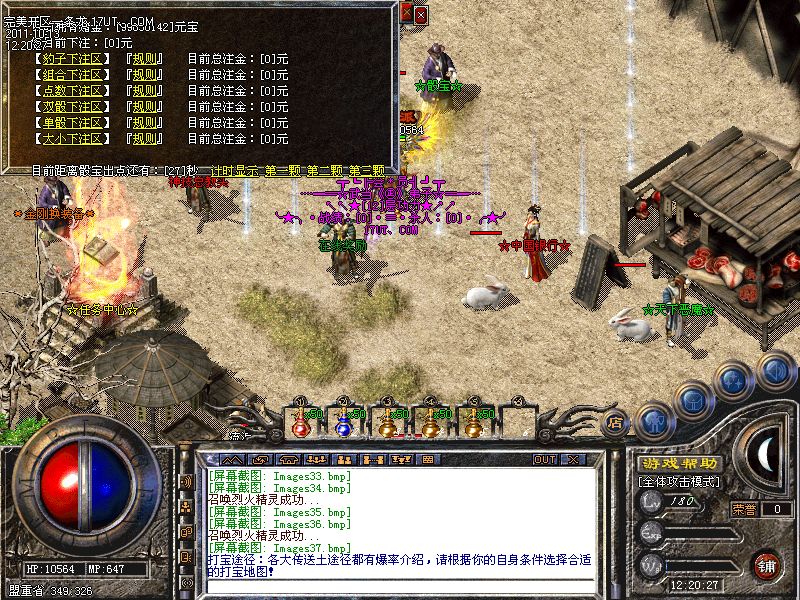
Task: Open the 大小下注区 betting link
Action: pyautogui.click(x=71, y=139)
